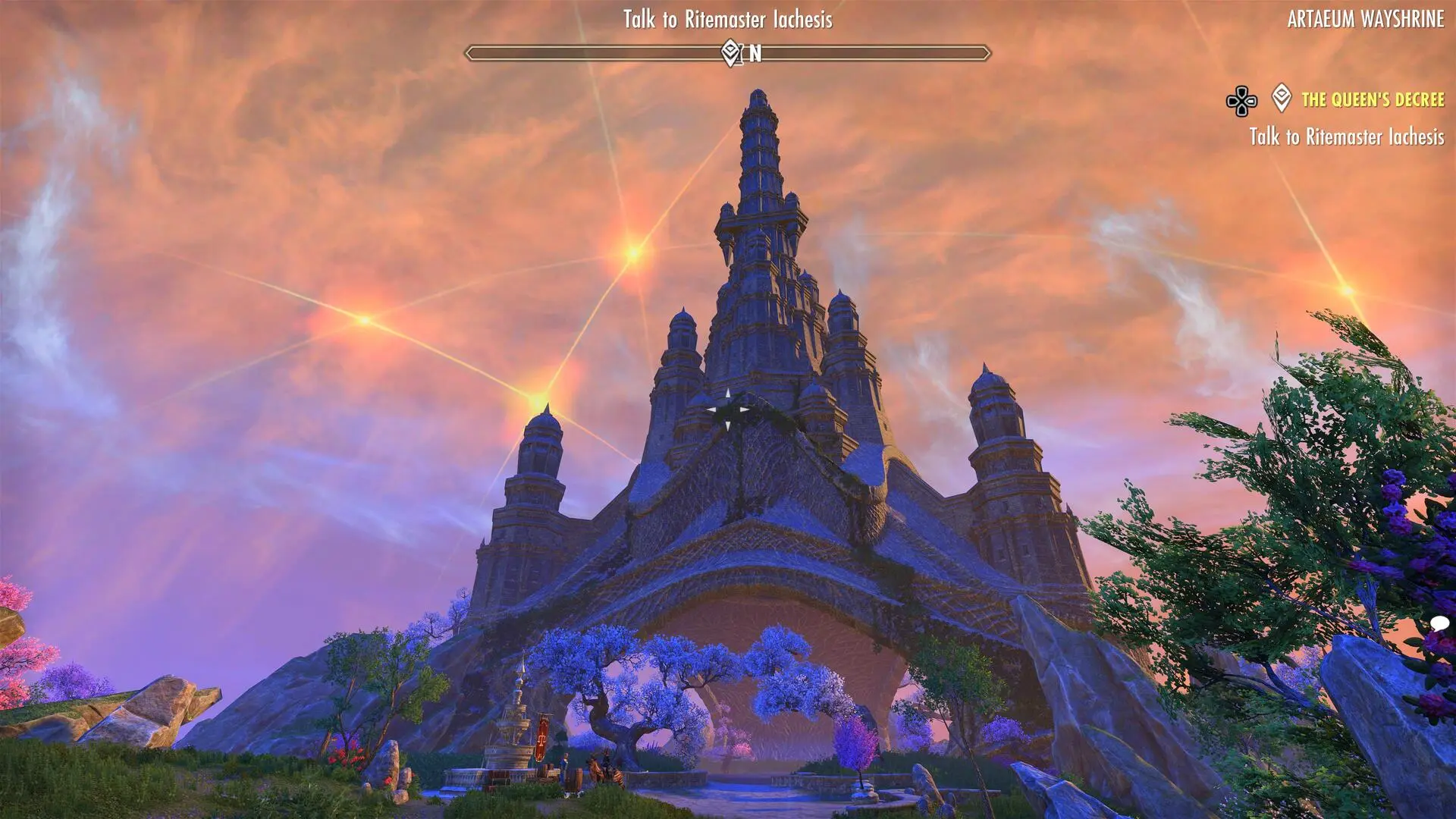Open chat via the speech bubble icon

[x=1440, y=624]
